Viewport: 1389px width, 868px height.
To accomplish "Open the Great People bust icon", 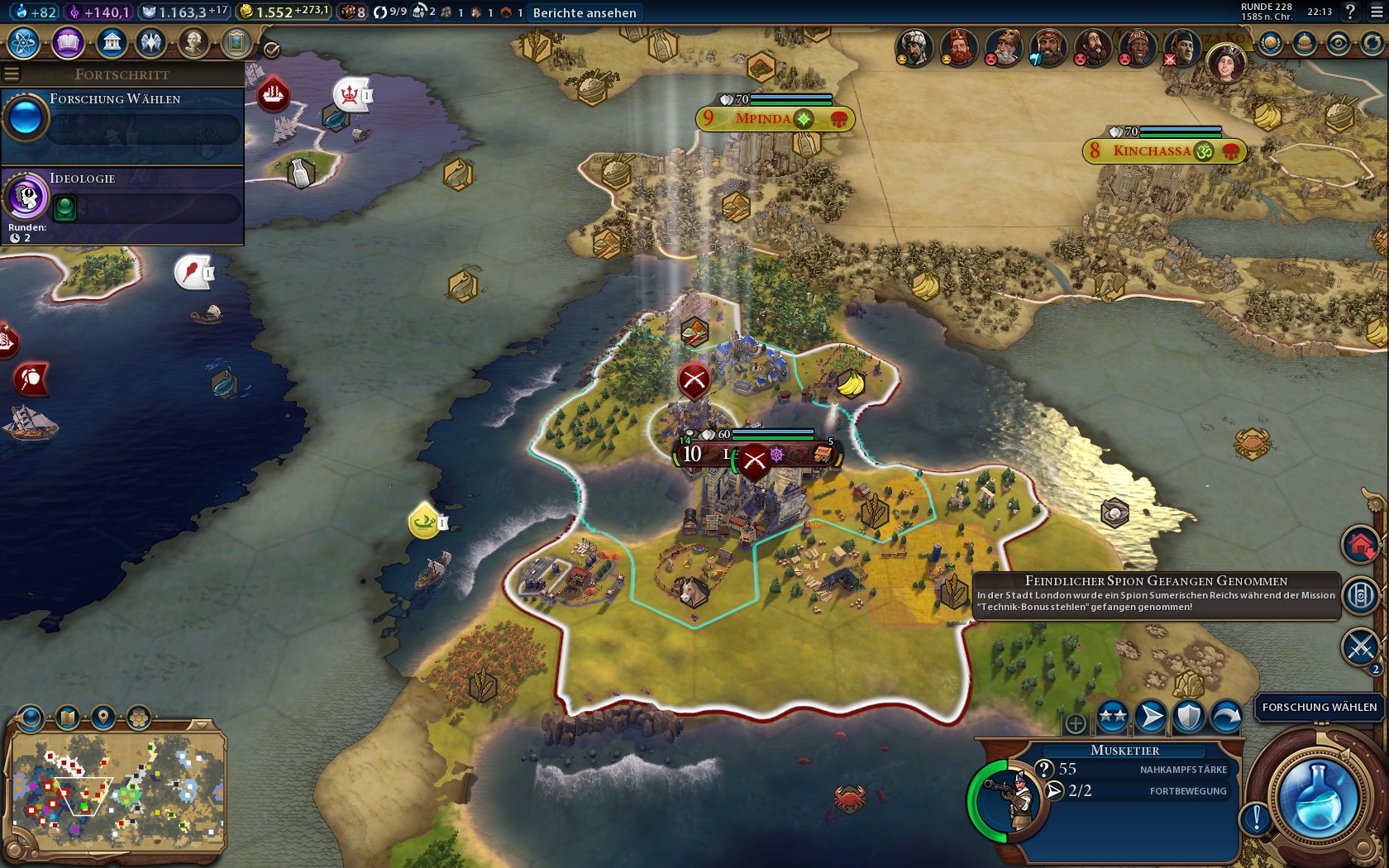I will pyautogui.click(x=193, y=42).
